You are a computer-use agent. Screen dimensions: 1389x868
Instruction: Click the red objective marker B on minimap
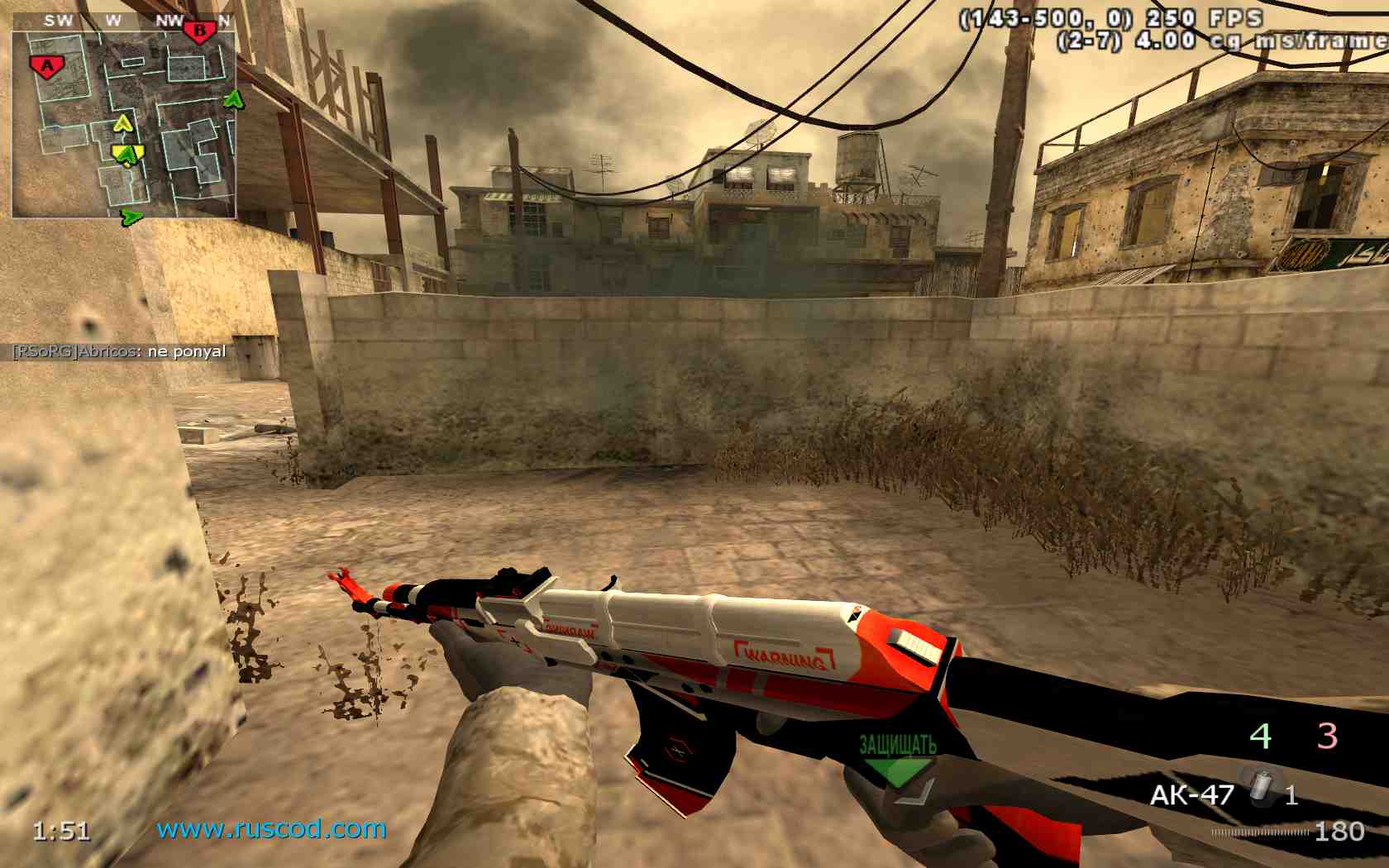click(x=200, y=30)
